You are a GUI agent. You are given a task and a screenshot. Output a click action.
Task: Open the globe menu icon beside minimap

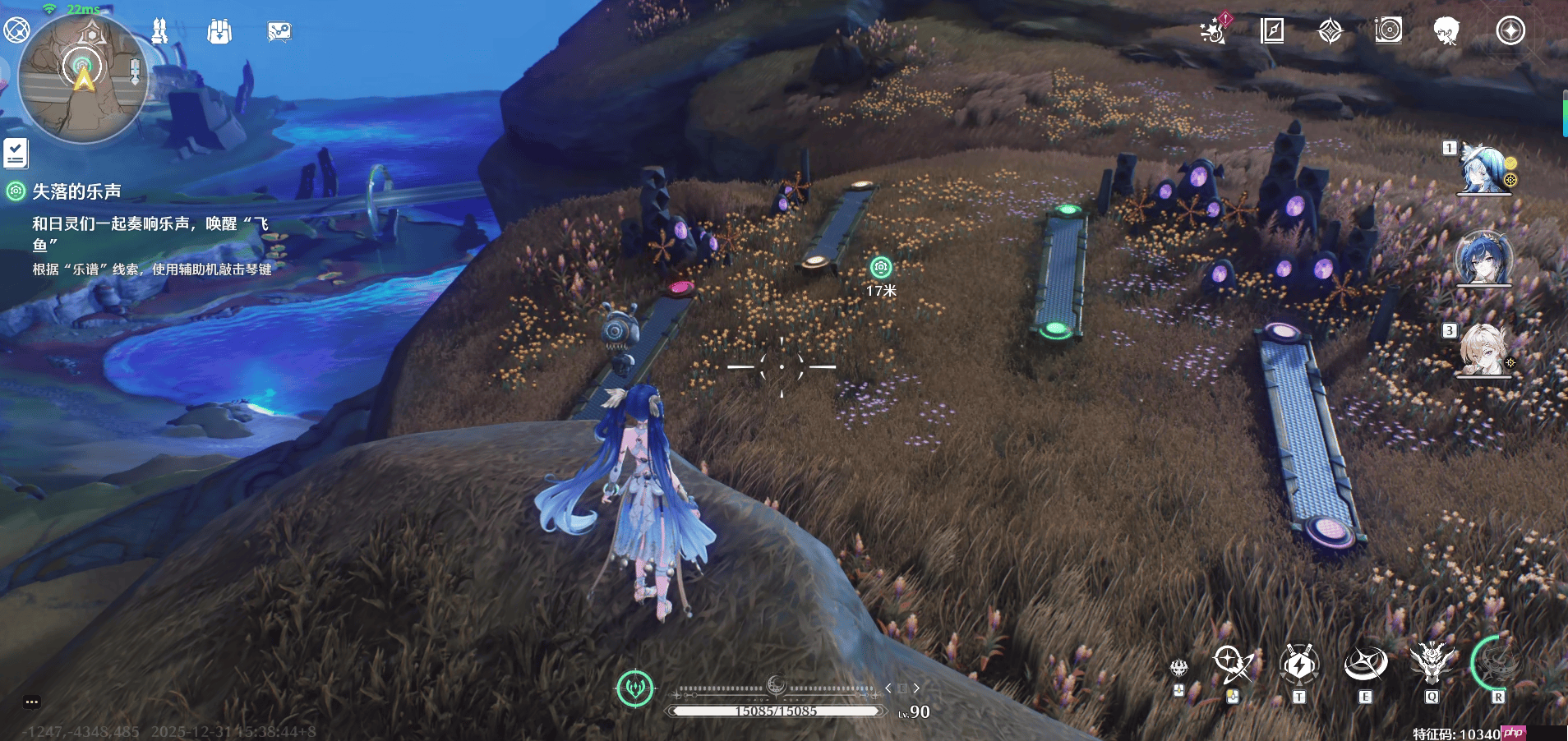point(16,30)
